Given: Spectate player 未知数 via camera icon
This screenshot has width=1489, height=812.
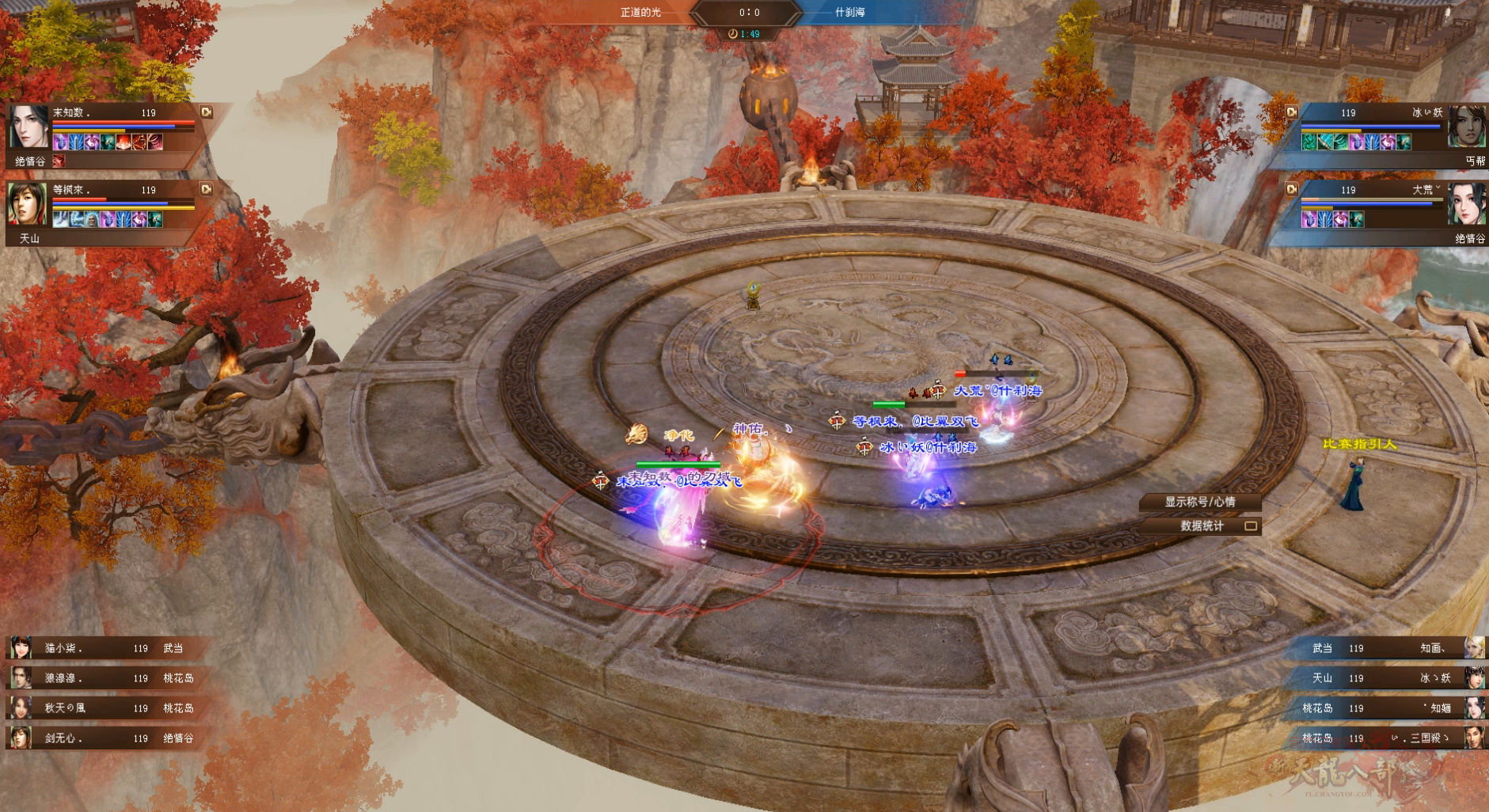Looking at the screenshot, I should 207,112.
